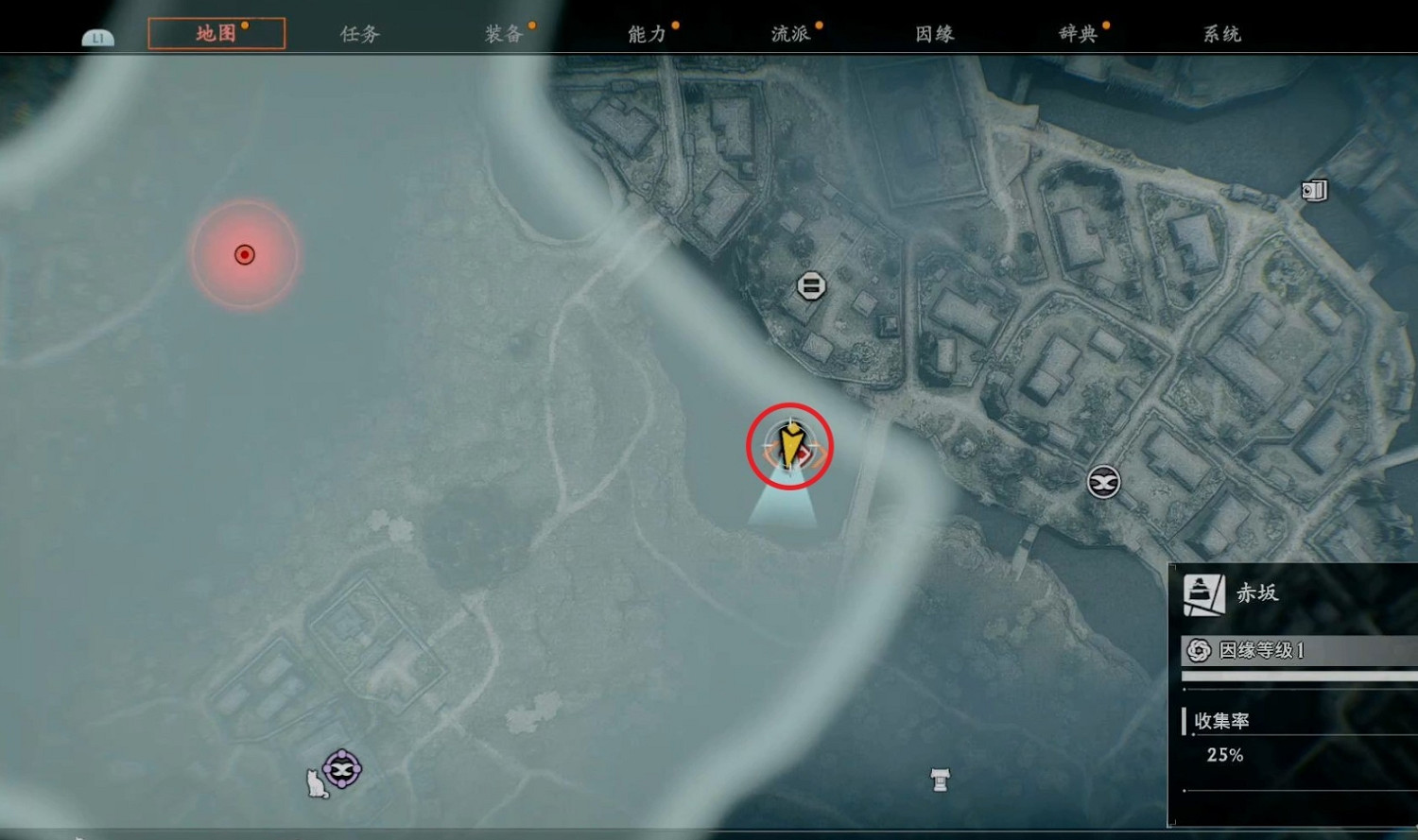Select the black bird emblem icon on the east road
This screenshot has height=840, width=1418.
pos(1102,483)
